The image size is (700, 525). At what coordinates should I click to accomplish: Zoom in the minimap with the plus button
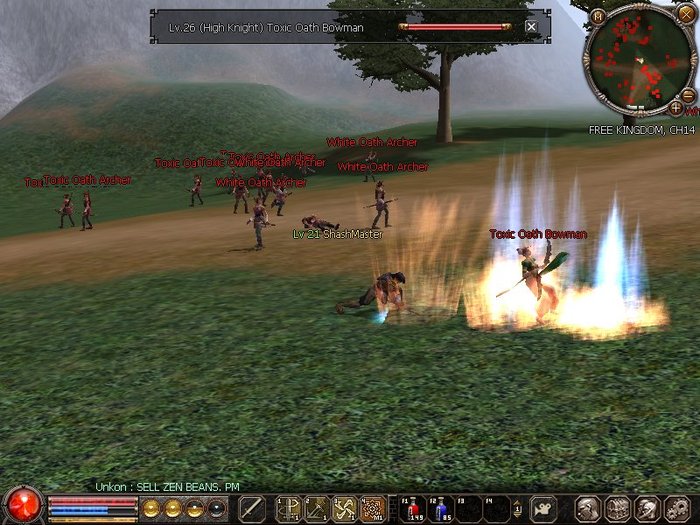(x=676, y=107)
